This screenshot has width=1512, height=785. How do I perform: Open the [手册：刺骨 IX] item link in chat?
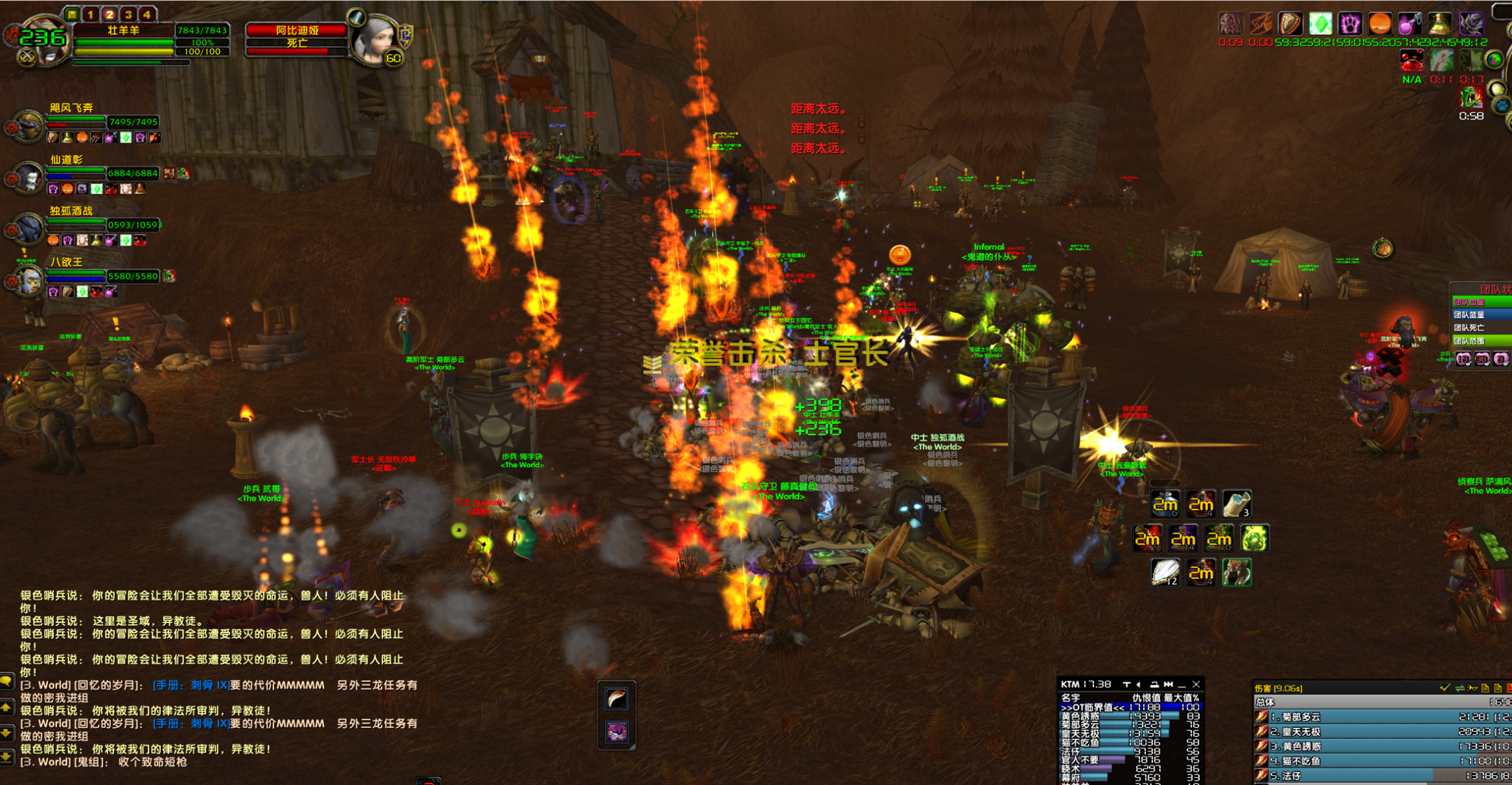coord(191,685)
